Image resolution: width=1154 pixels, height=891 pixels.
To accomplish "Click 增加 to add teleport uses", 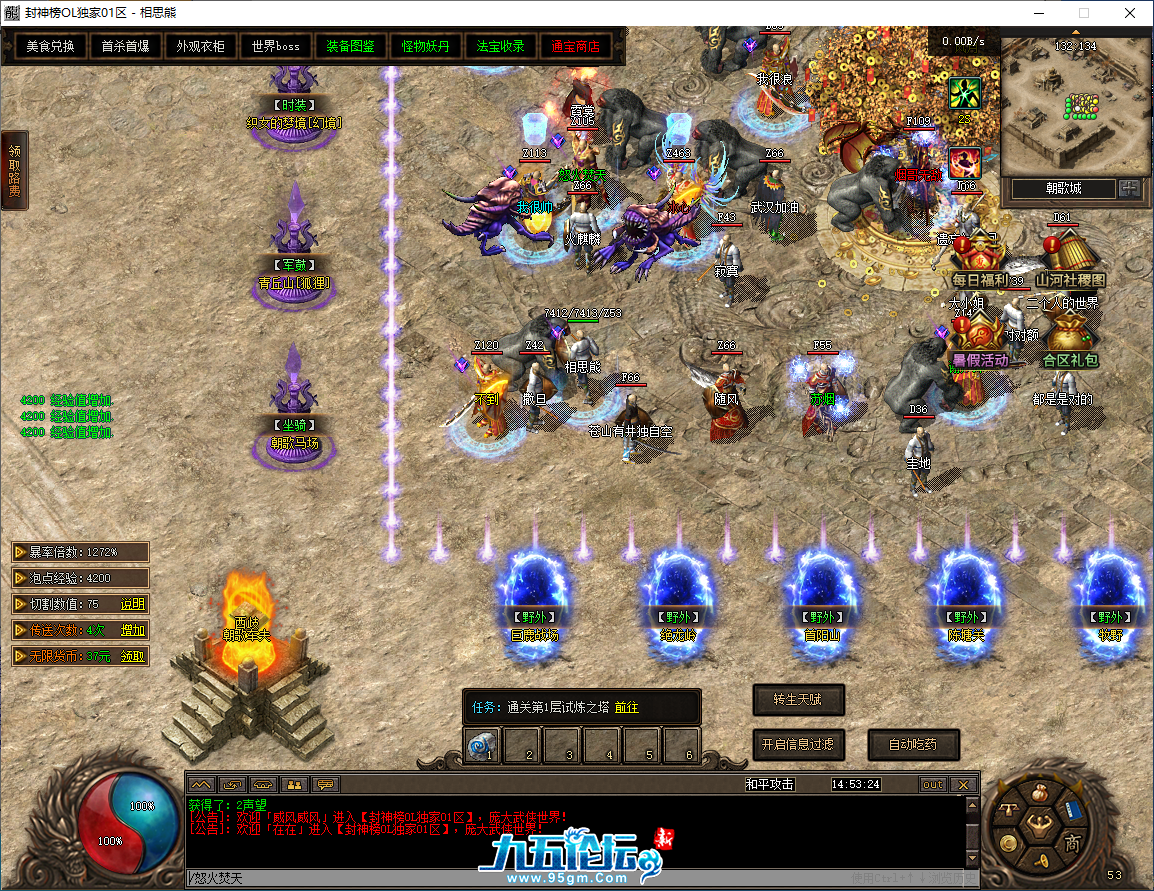I will coord(133,630).
